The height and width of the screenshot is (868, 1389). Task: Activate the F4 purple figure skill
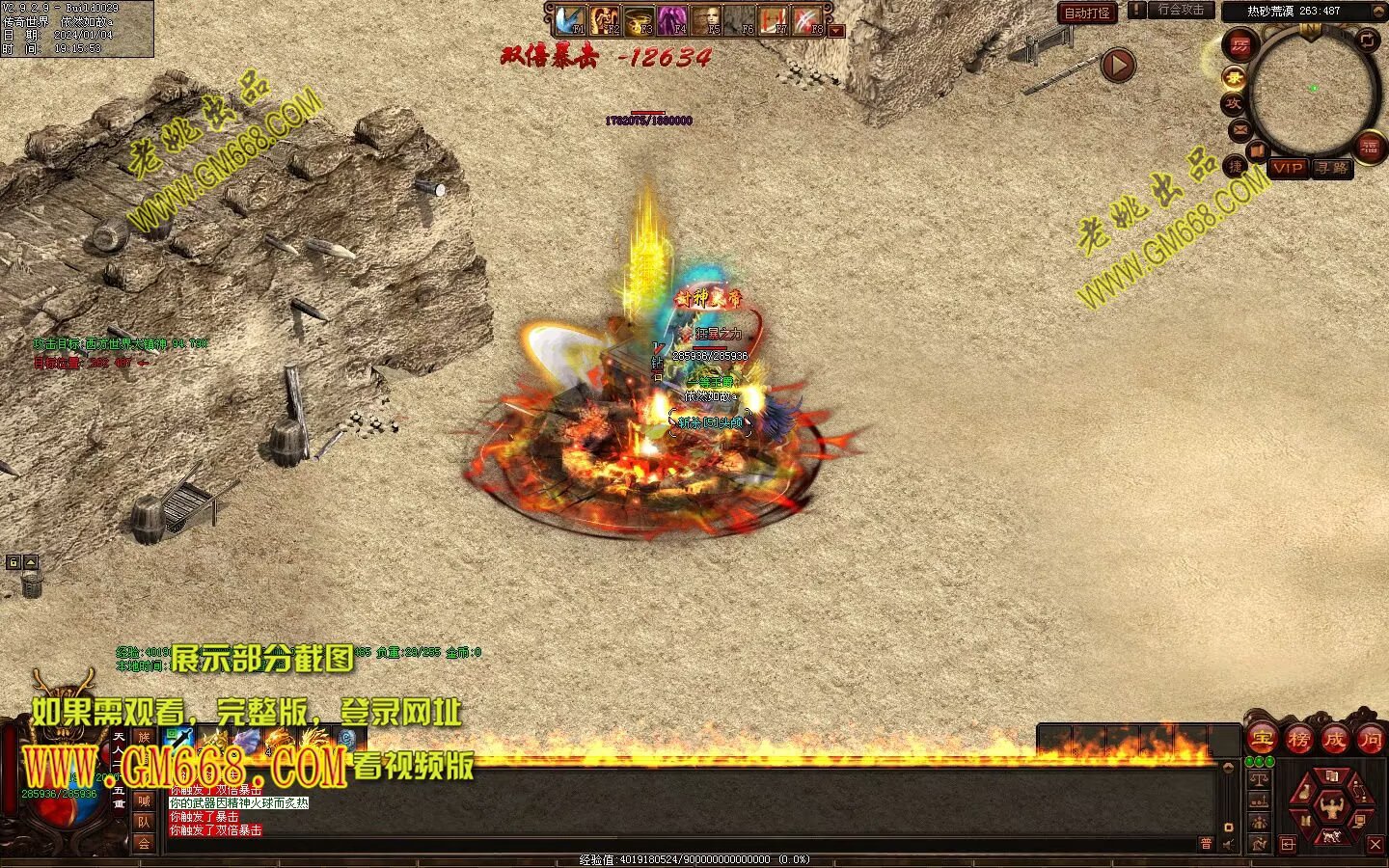672,19
